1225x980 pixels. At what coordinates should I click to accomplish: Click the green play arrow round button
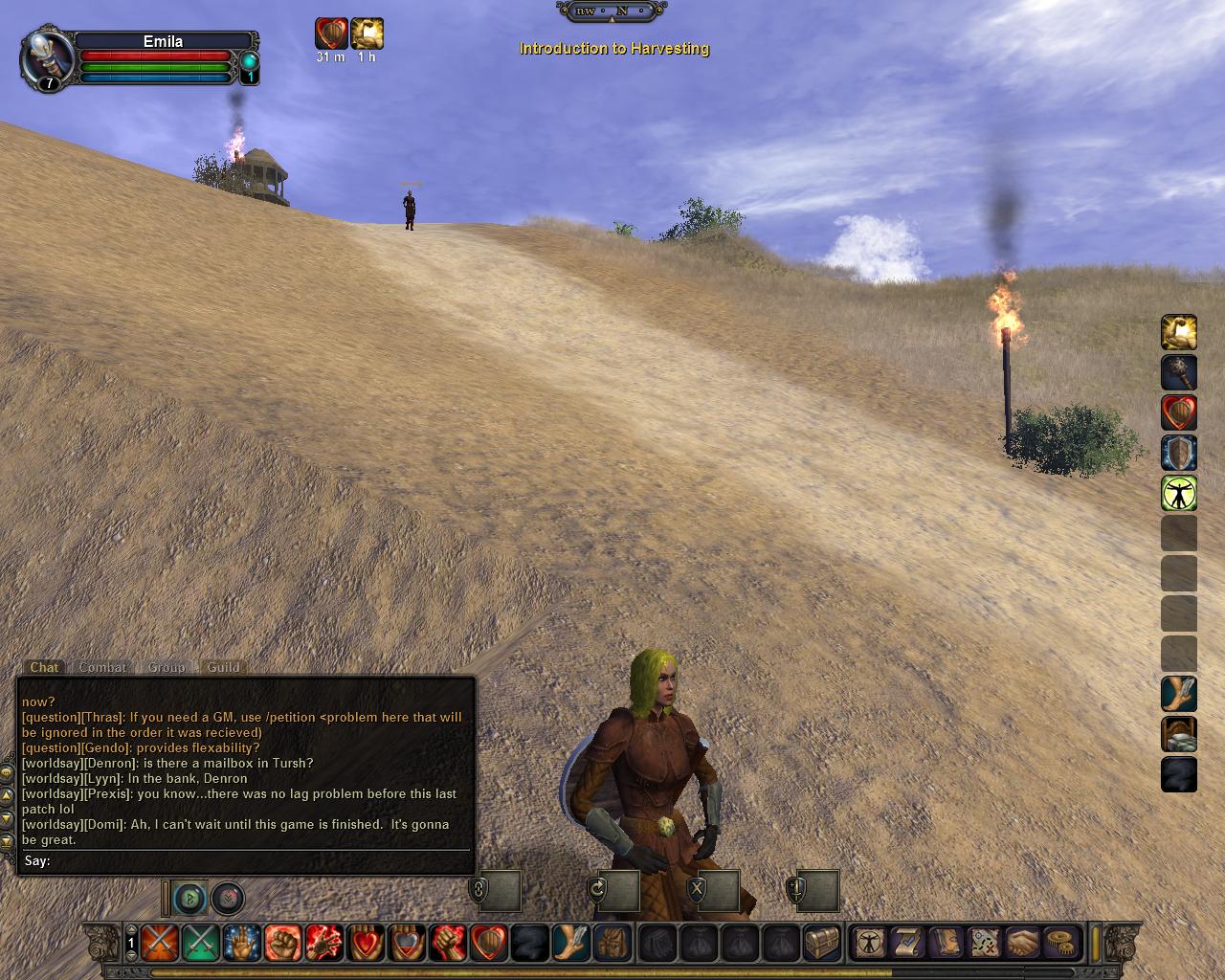(x=191, y=899)
